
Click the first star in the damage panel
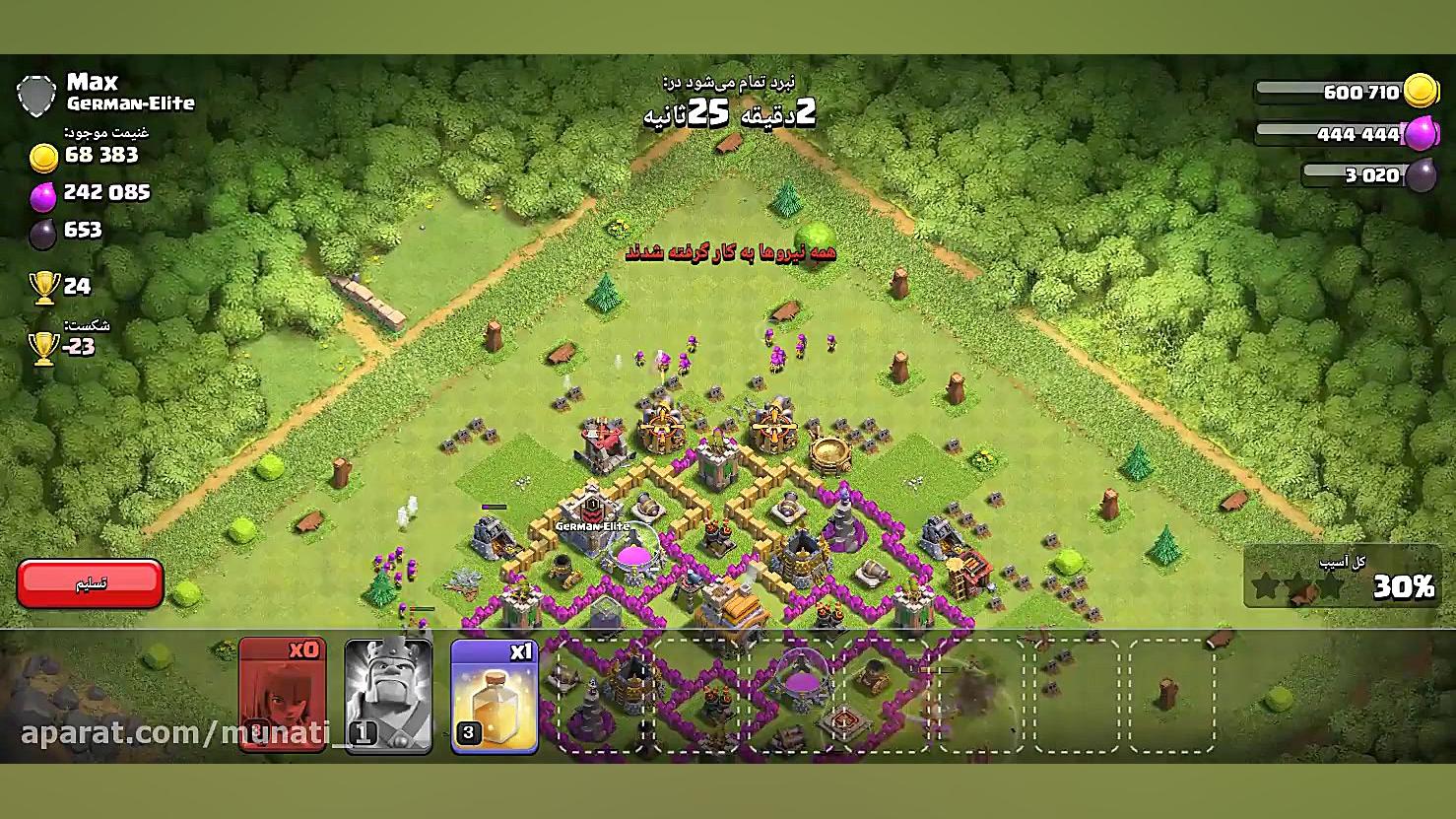pos(1264,584)
